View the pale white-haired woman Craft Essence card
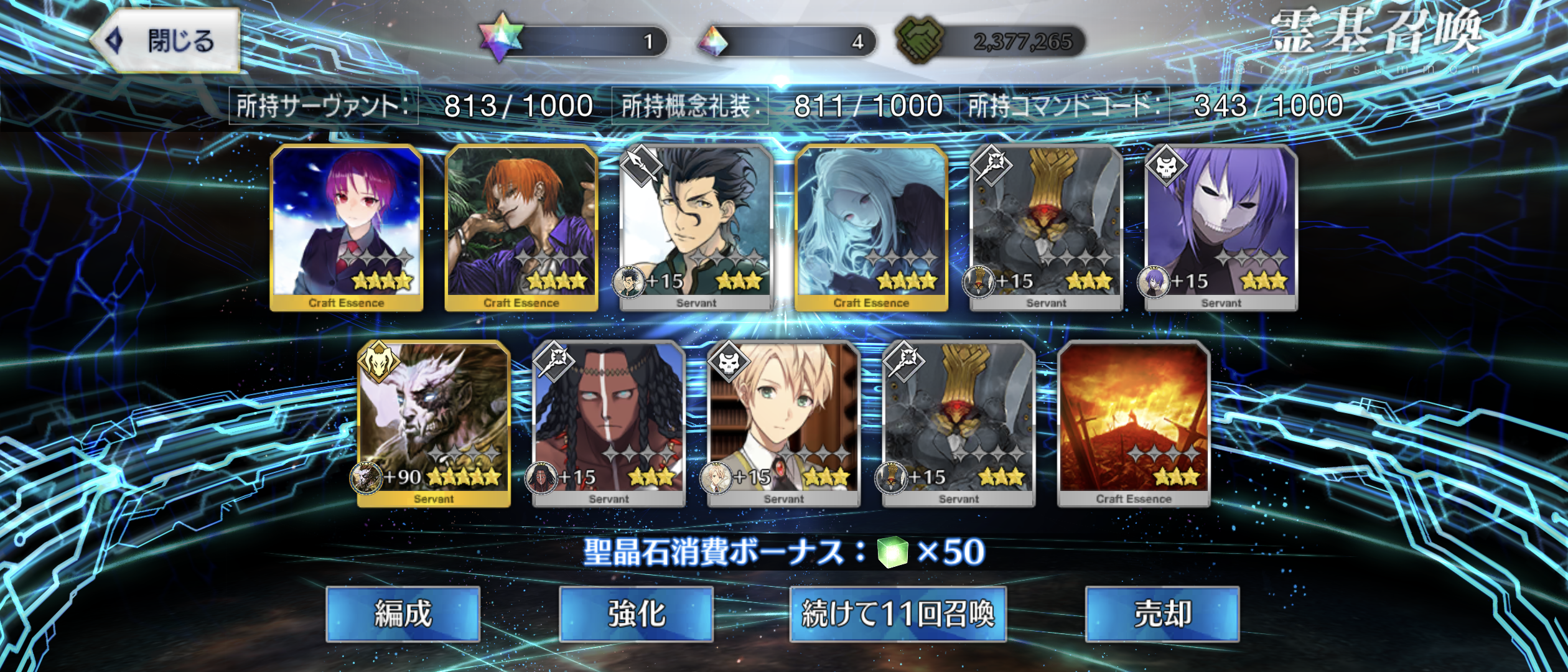Image resolution: width=1568 pixels, height=672 pixels. click(871, 227)
